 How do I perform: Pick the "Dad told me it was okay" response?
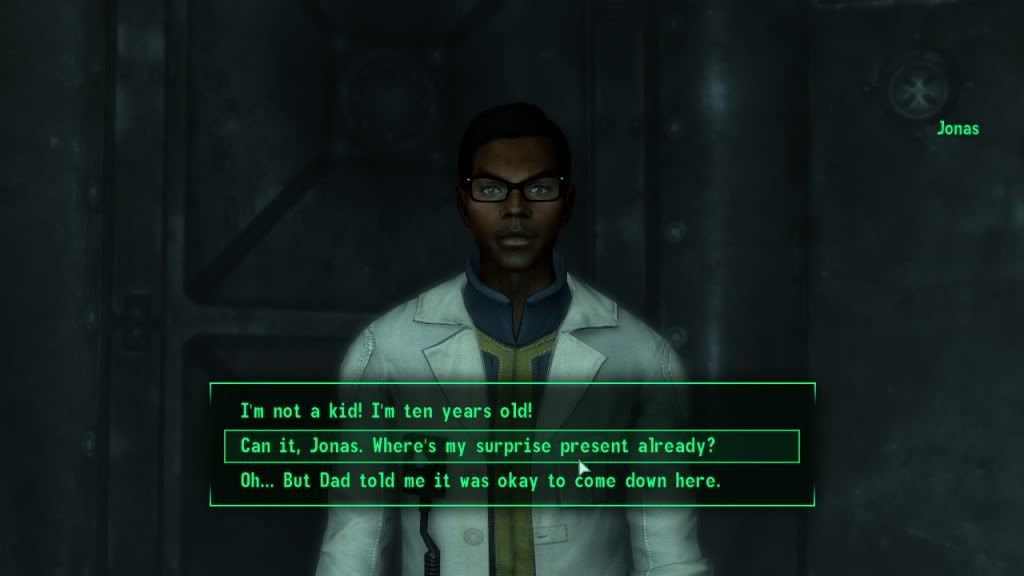(x=480, y=481)
